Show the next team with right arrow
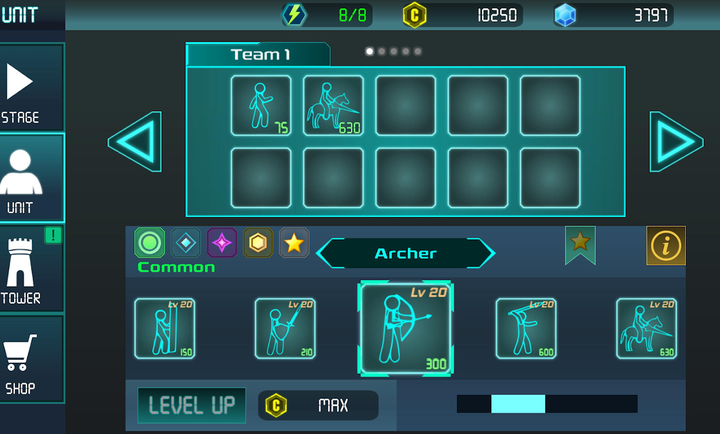Viewport: 720px width, 434px height. tap(676, 141)
